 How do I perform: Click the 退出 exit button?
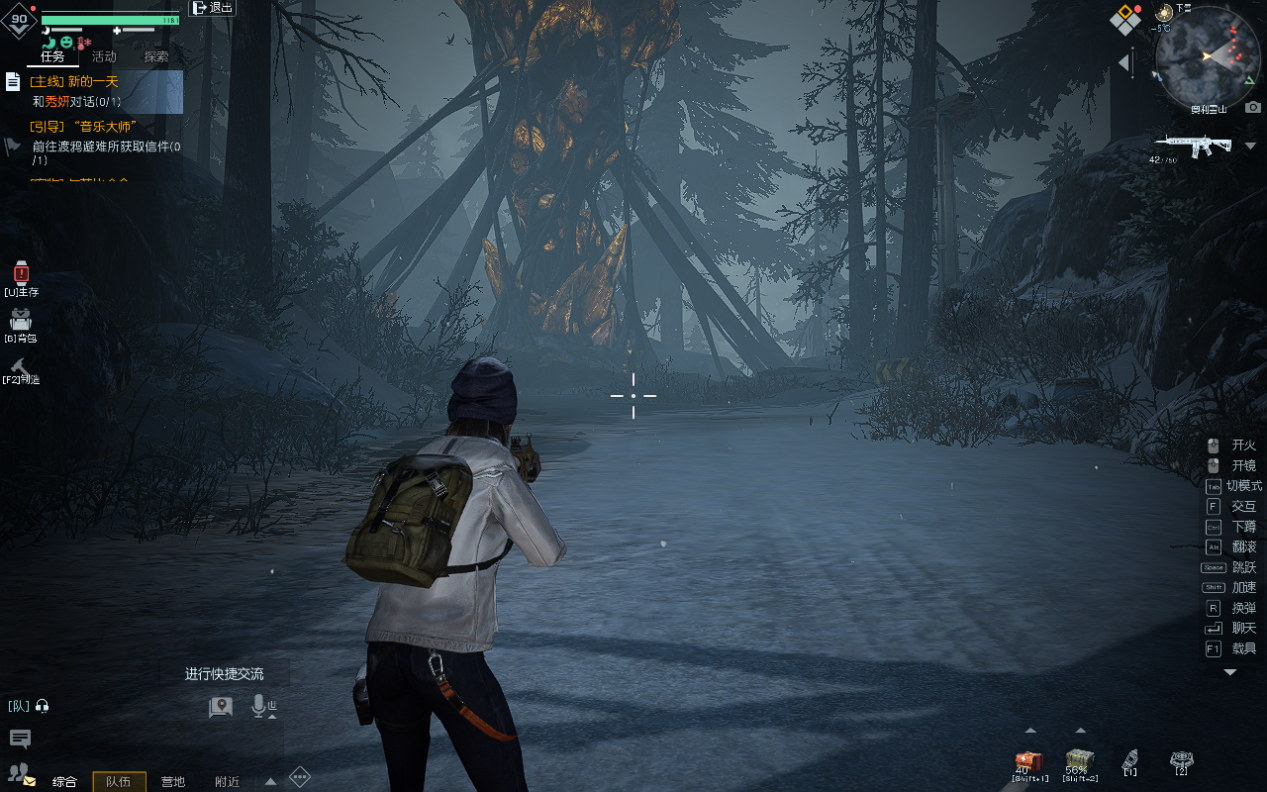click(212, 8)
